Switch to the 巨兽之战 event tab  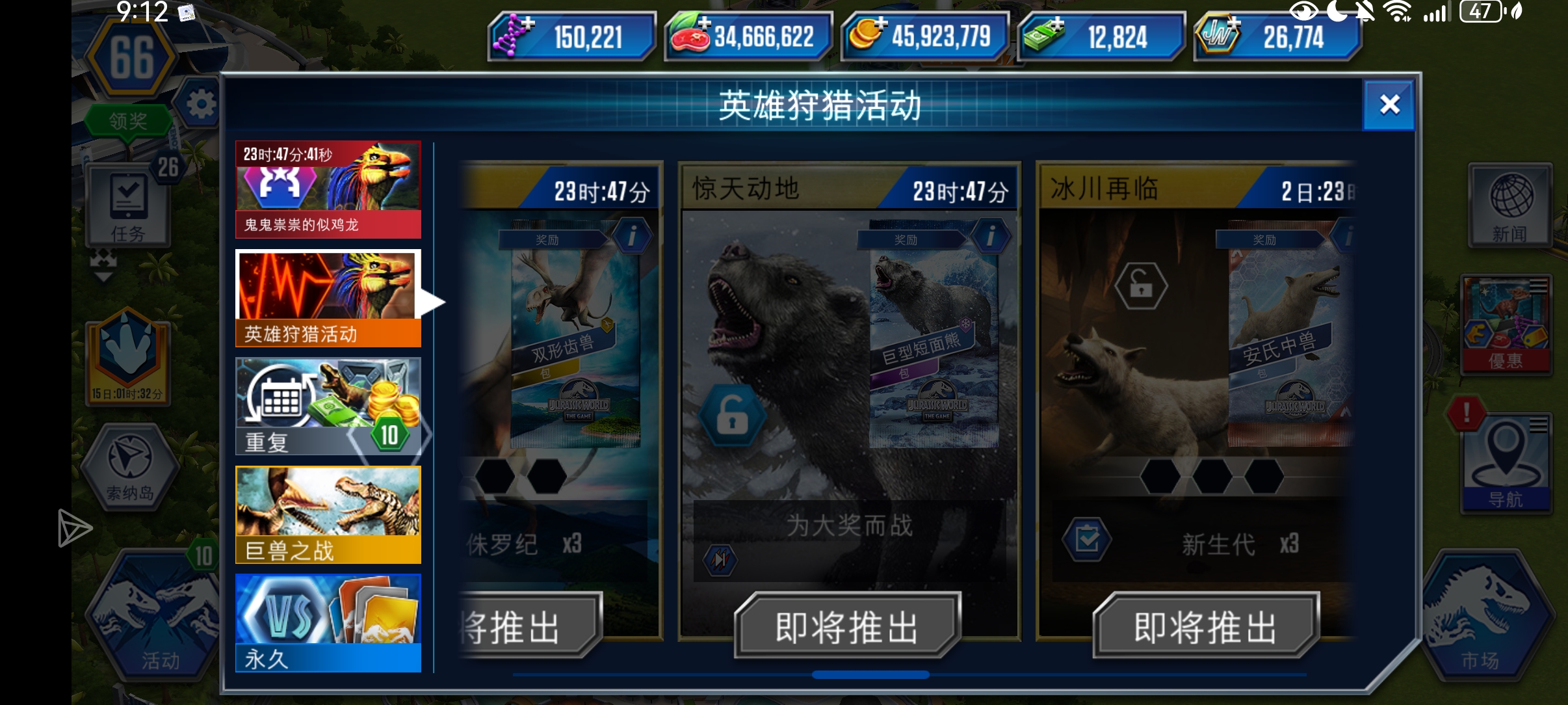coord(328,514)
